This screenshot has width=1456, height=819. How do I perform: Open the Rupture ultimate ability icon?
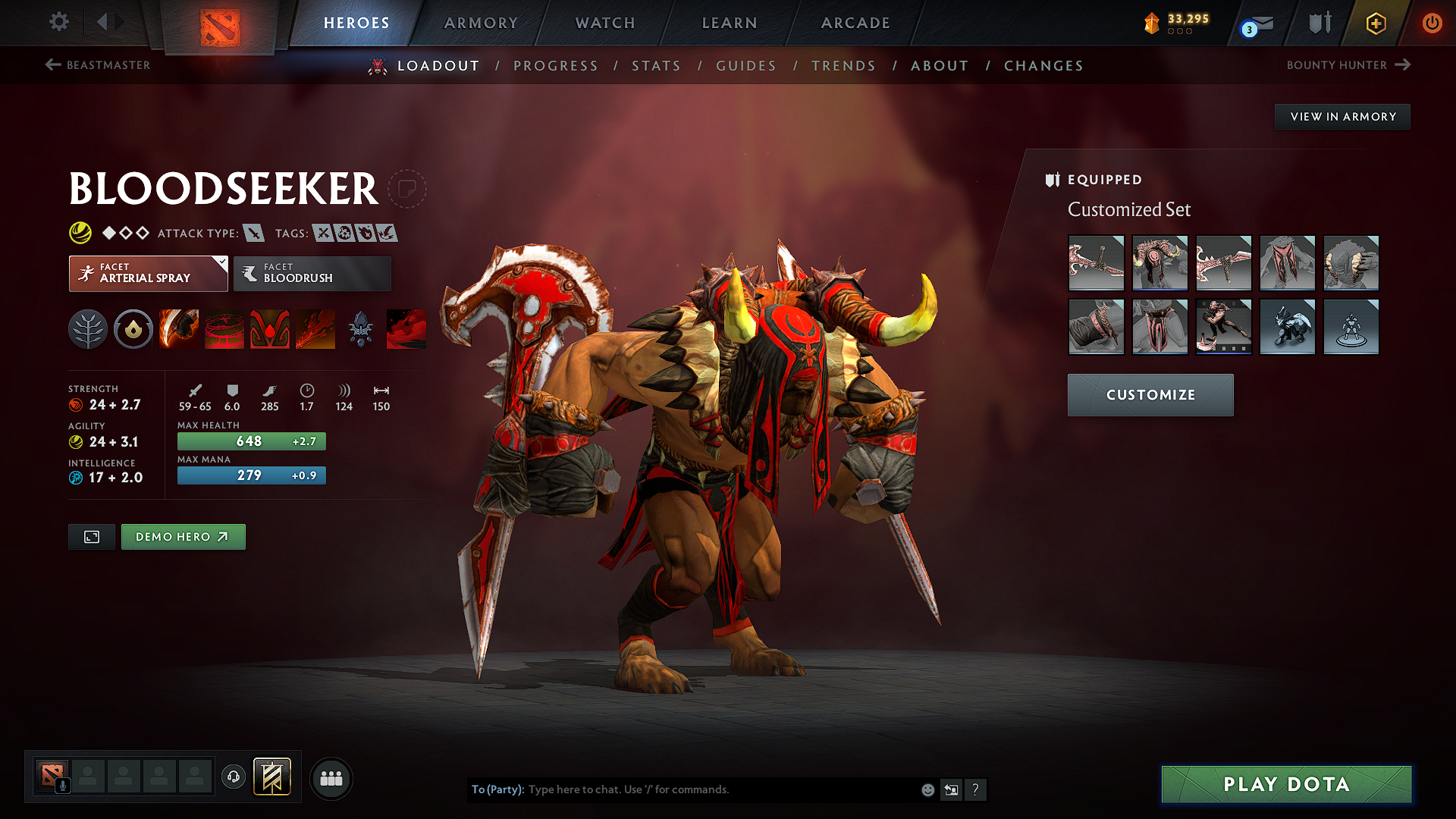click(x=315, y=328)
